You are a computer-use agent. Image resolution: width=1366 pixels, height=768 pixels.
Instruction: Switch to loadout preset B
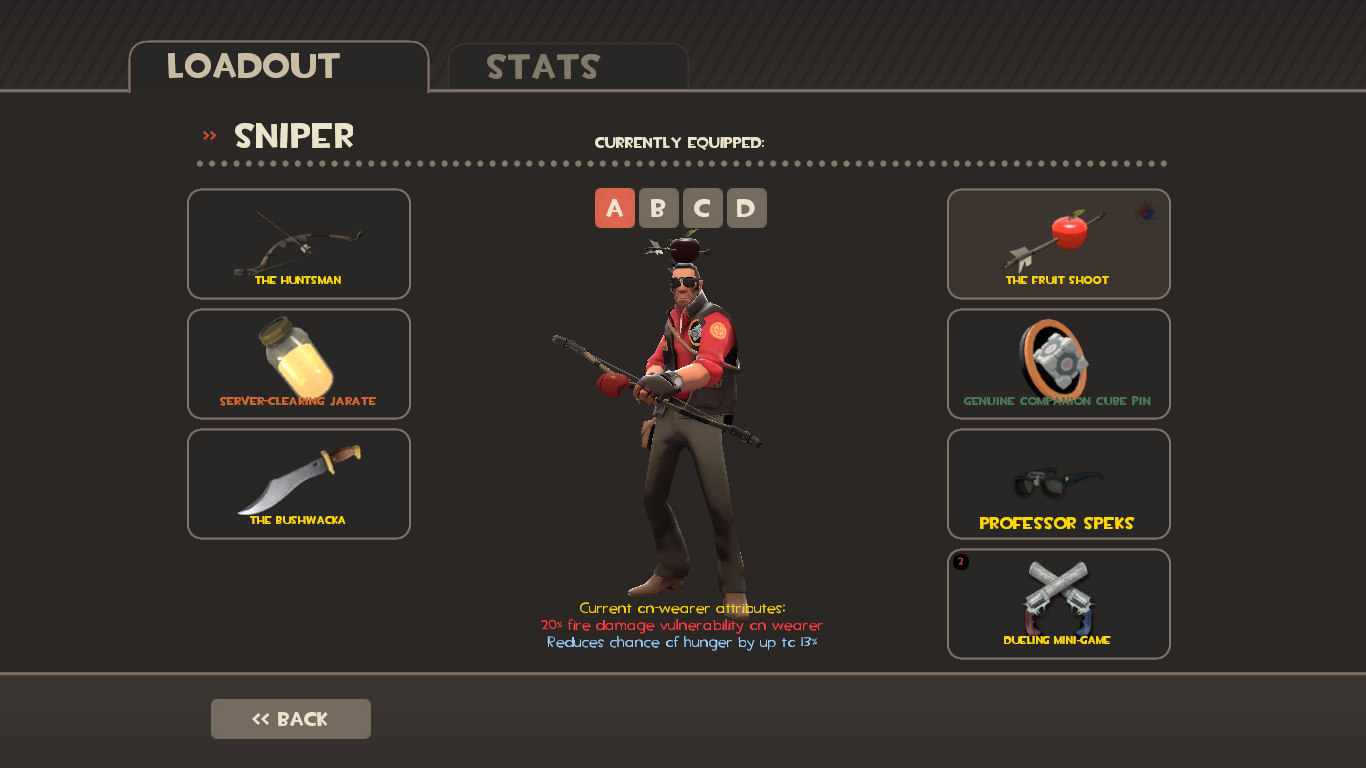(x=659, y=208)
